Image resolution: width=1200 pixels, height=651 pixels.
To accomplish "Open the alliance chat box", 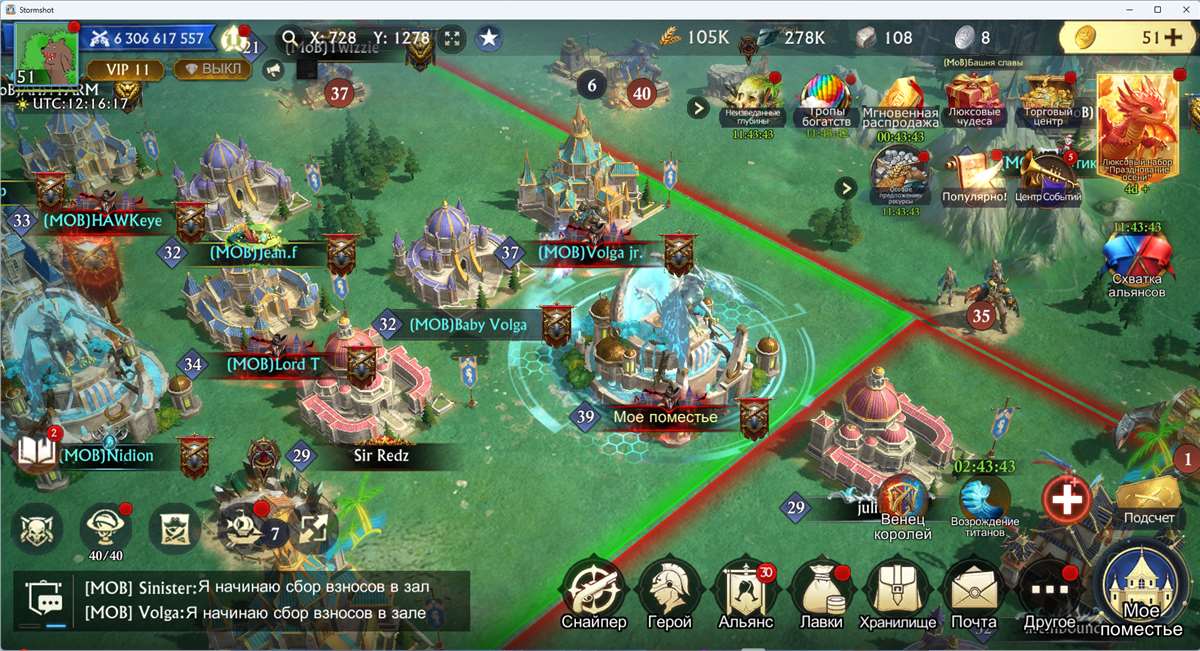I will click(240, 600).
